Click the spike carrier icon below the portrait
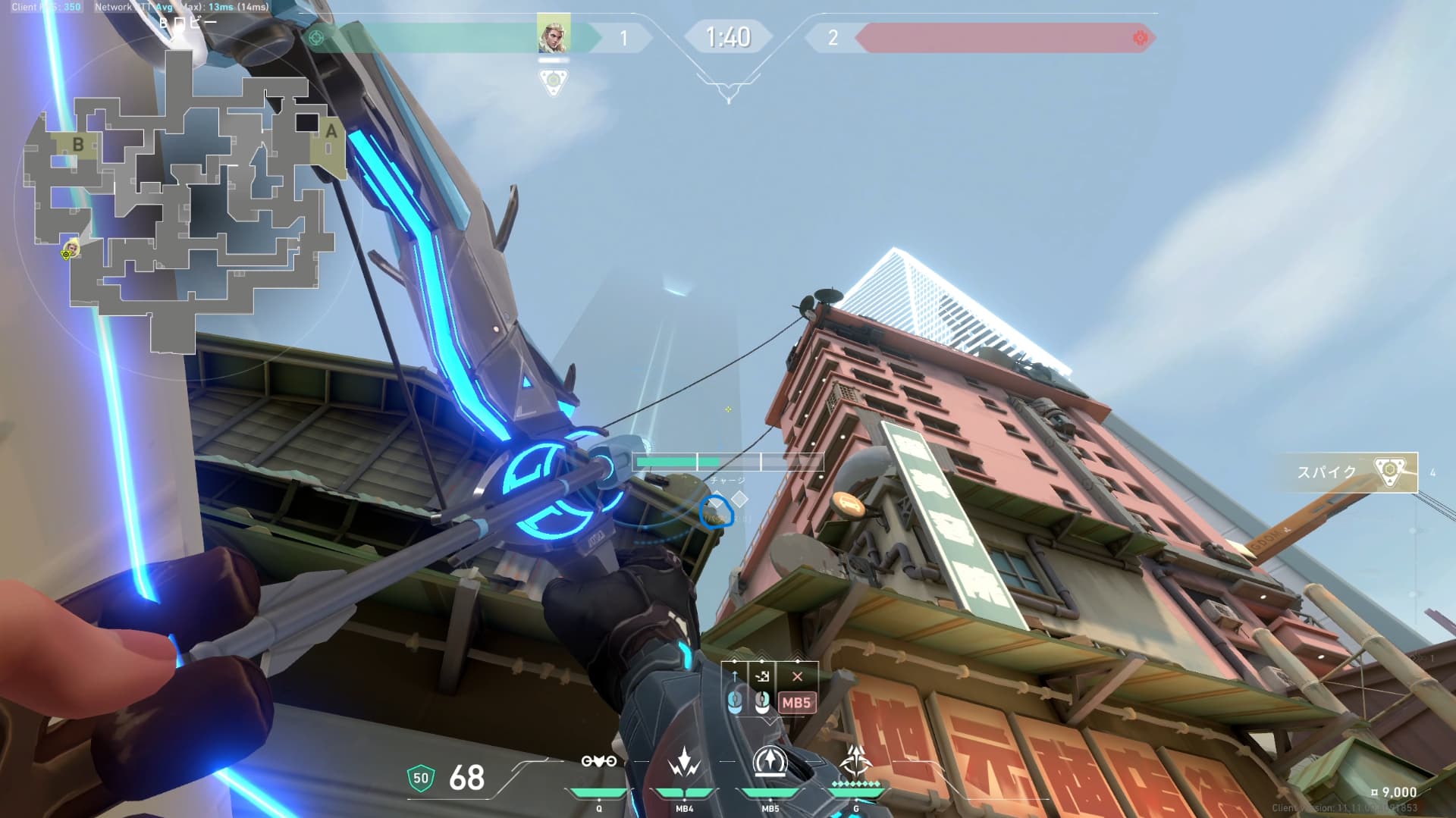 point(554,81)
